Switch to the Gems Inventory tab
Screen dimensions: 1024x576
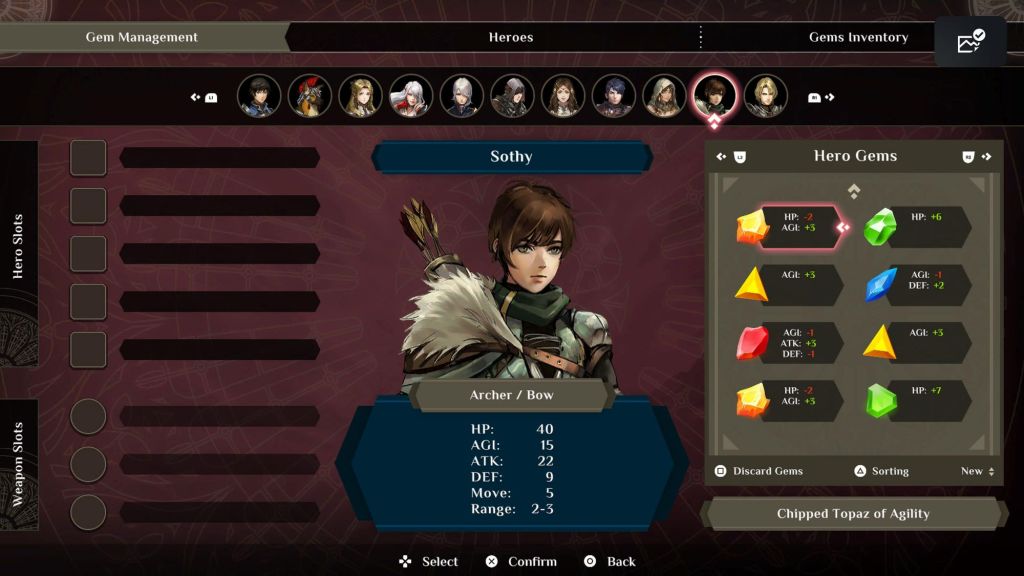coord(858,37)
